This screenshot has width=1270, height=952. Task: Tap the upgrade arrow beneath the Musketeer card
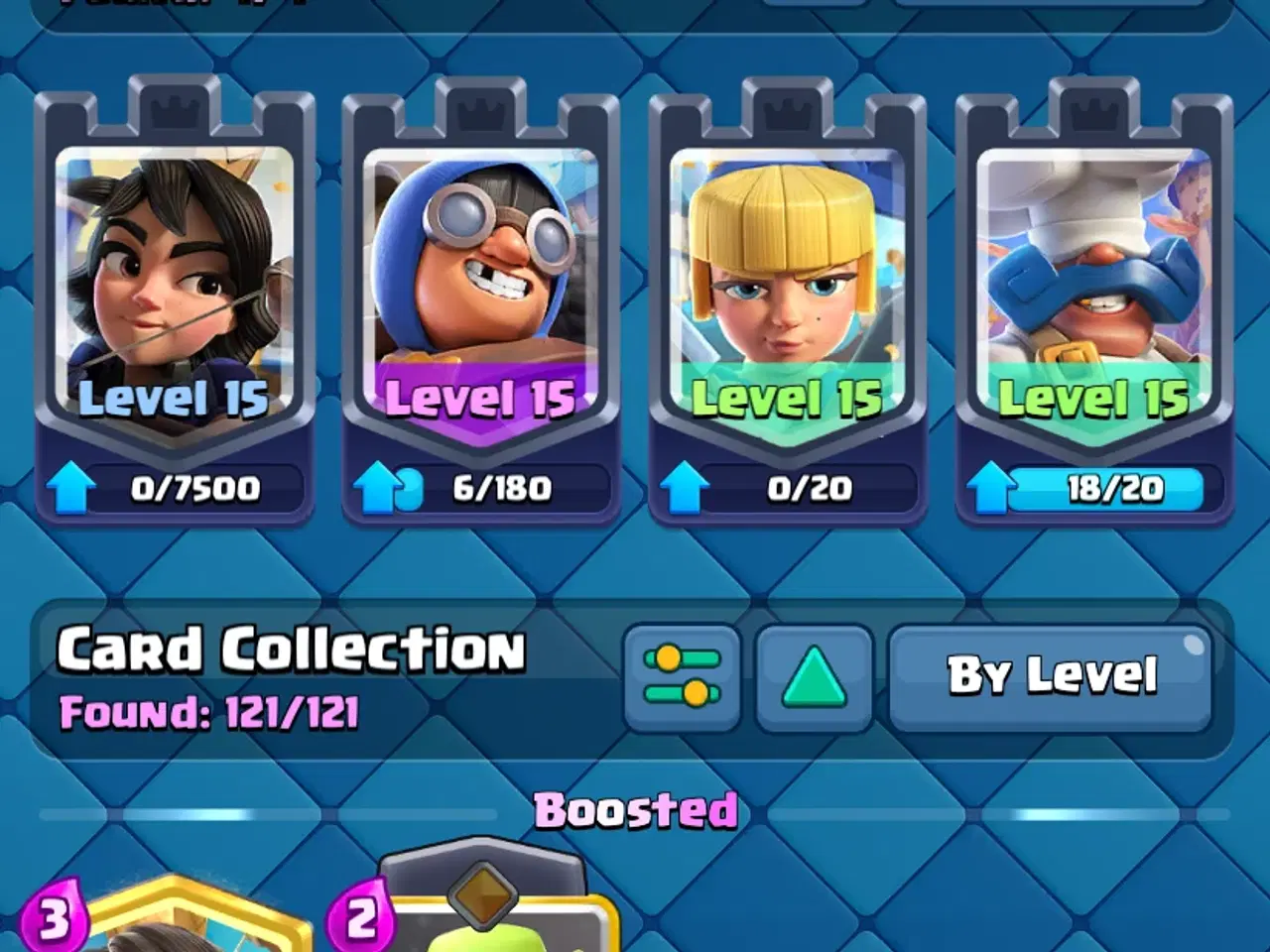pos(686,486)
